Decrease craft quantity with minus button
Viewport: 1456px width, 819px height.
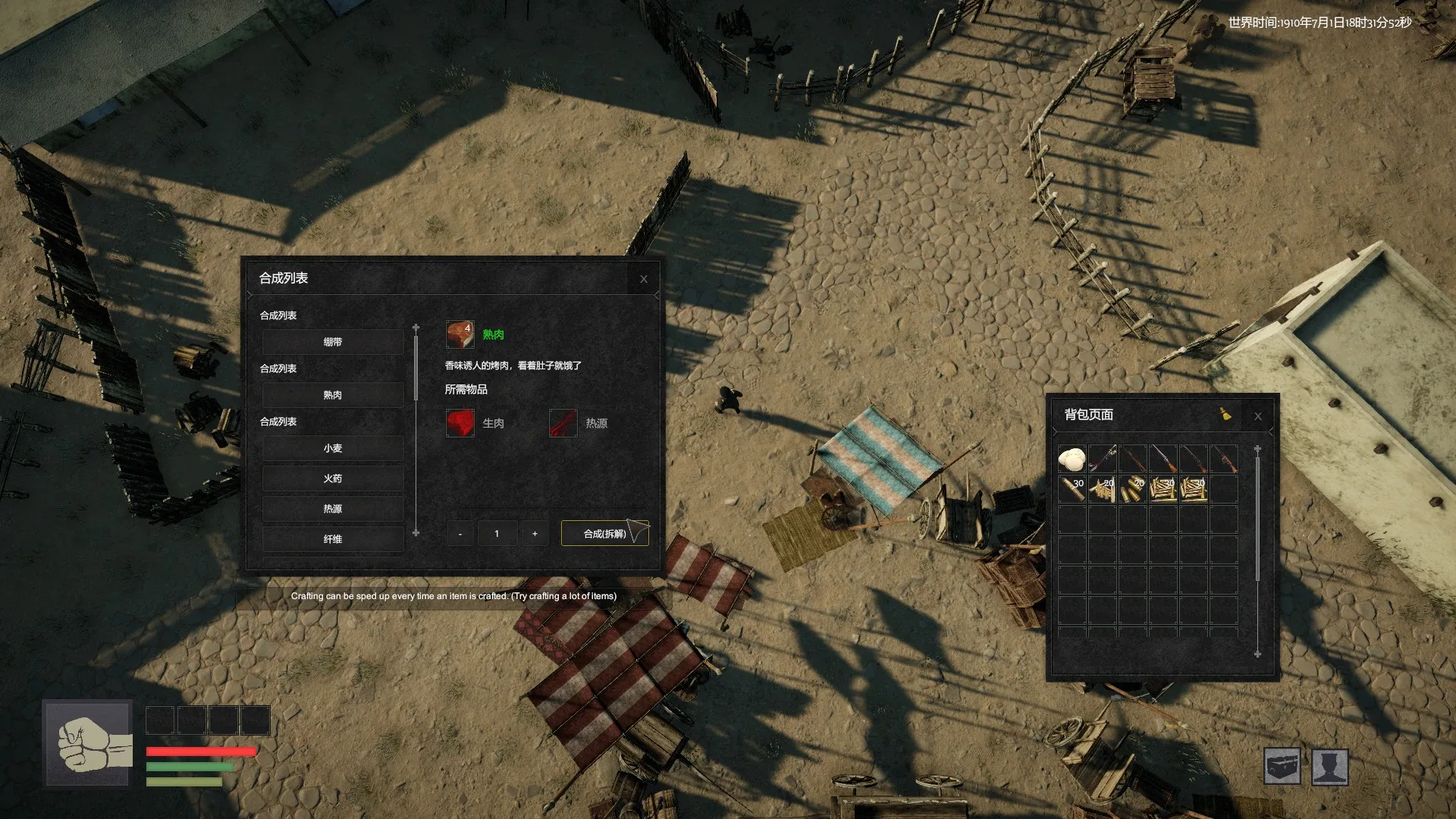tap(460, 534)
